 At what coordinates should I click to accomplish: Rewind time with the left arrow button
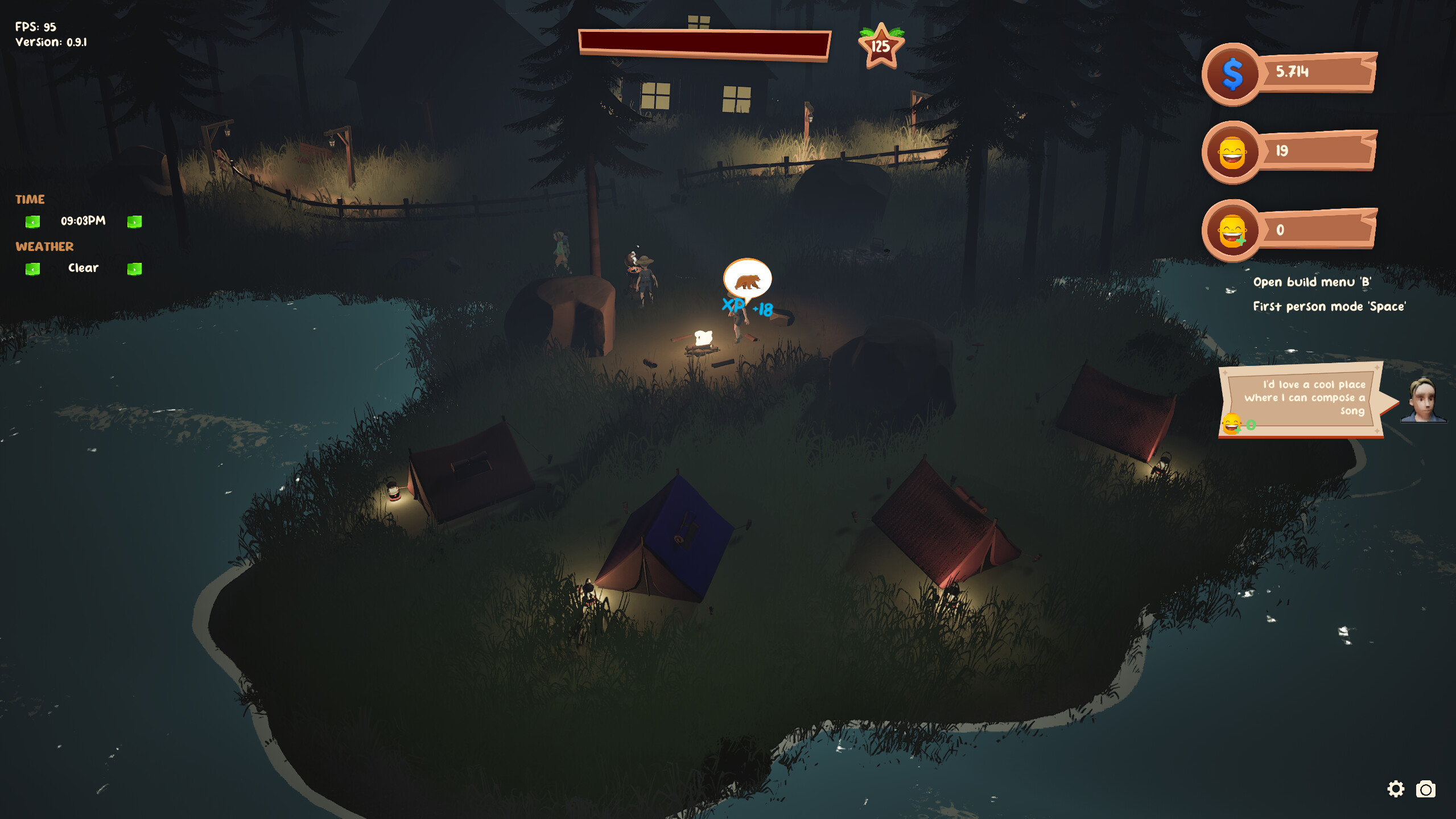[x=32, y=222]
